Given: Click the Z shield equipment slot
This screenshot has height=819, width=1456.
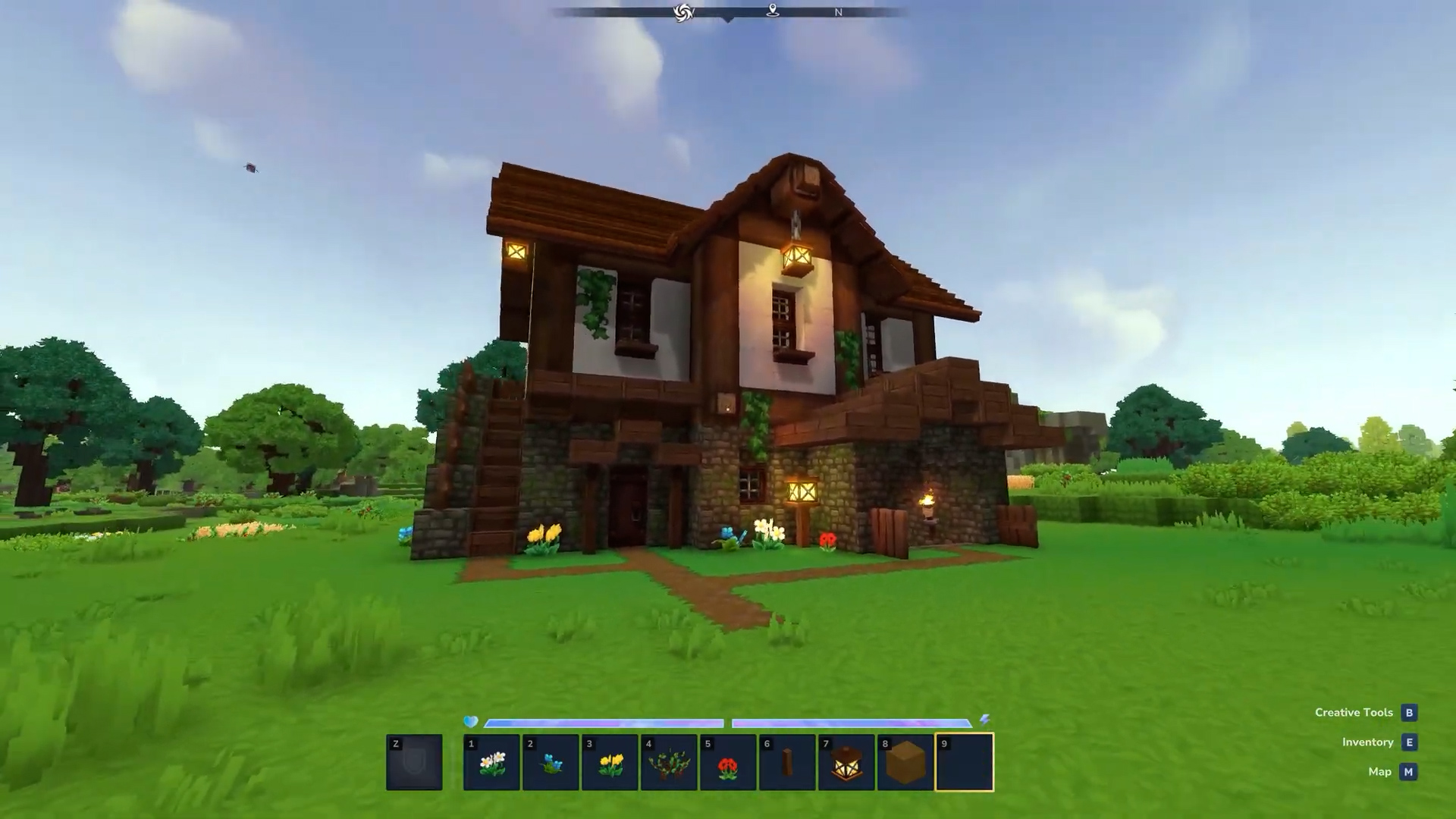Looking at the screenshot, I should pyautogui.click(x=414, y=762).
